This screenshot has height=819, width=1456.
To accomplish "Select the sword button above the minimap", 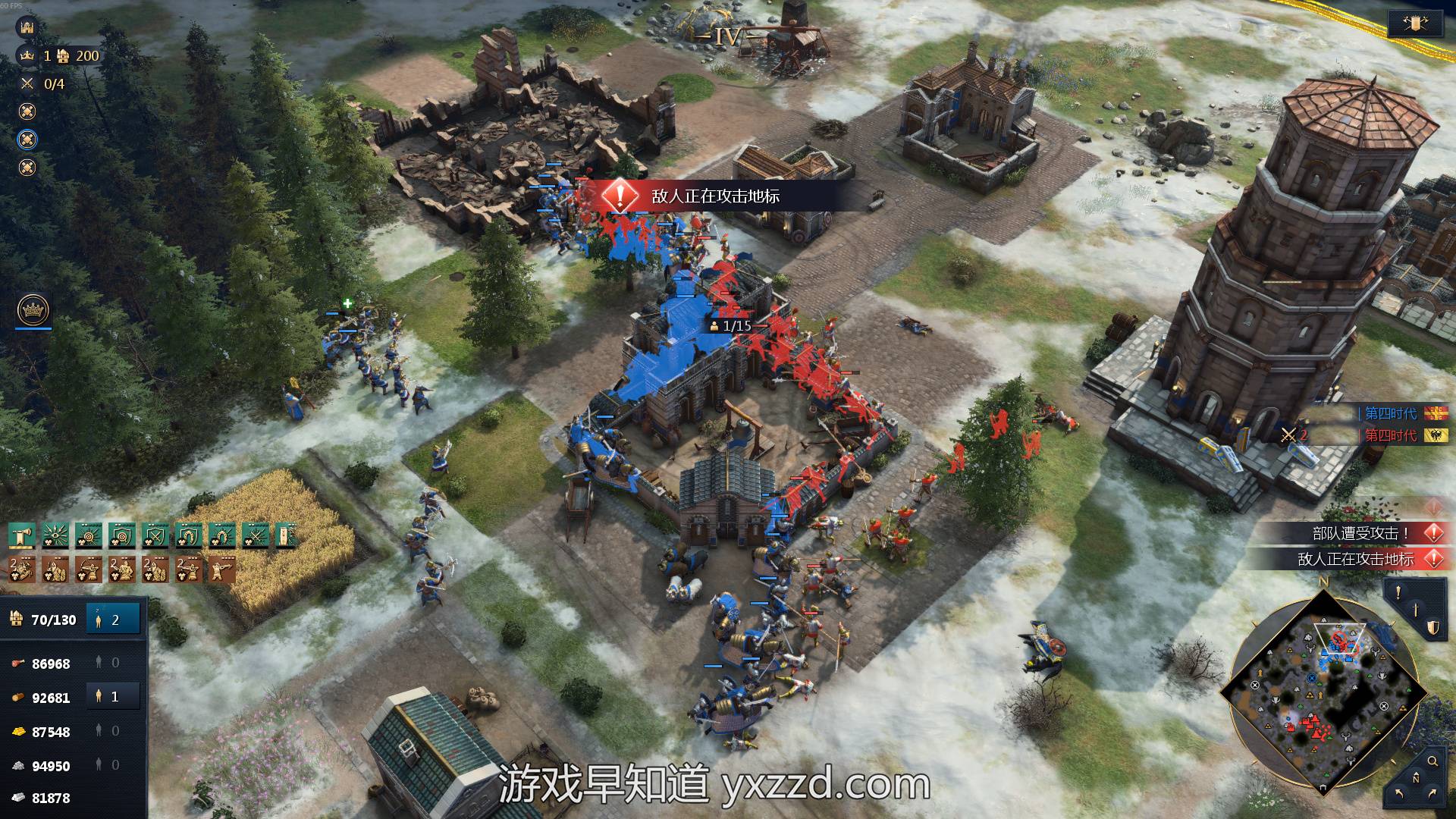I will tap(1415, 610).
